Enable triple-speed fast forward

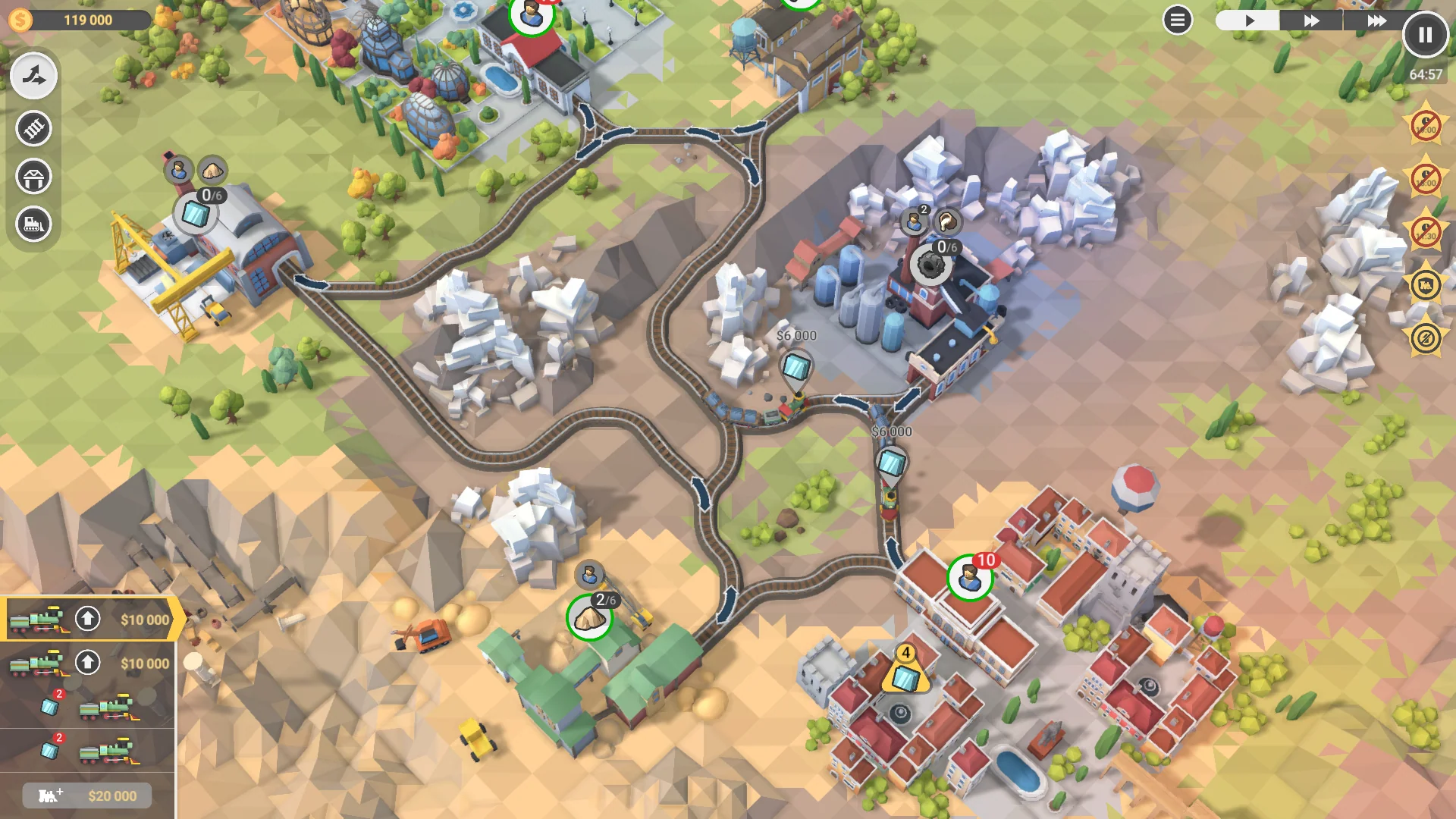tap(1376, 20)
